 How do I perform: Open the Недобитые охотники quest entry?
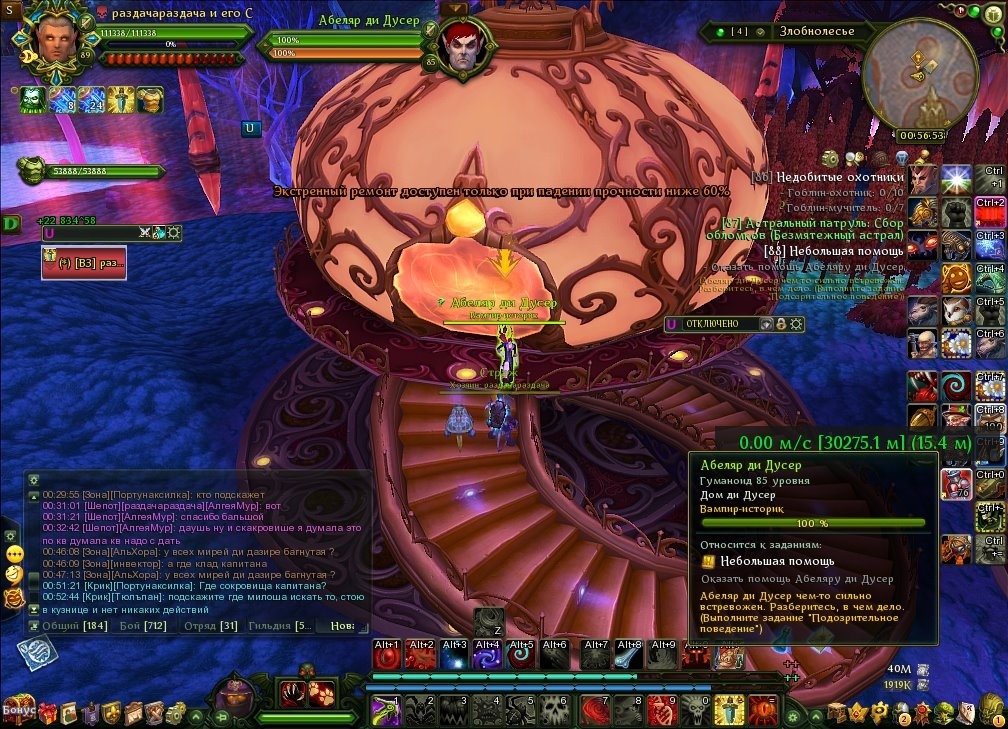840,177
